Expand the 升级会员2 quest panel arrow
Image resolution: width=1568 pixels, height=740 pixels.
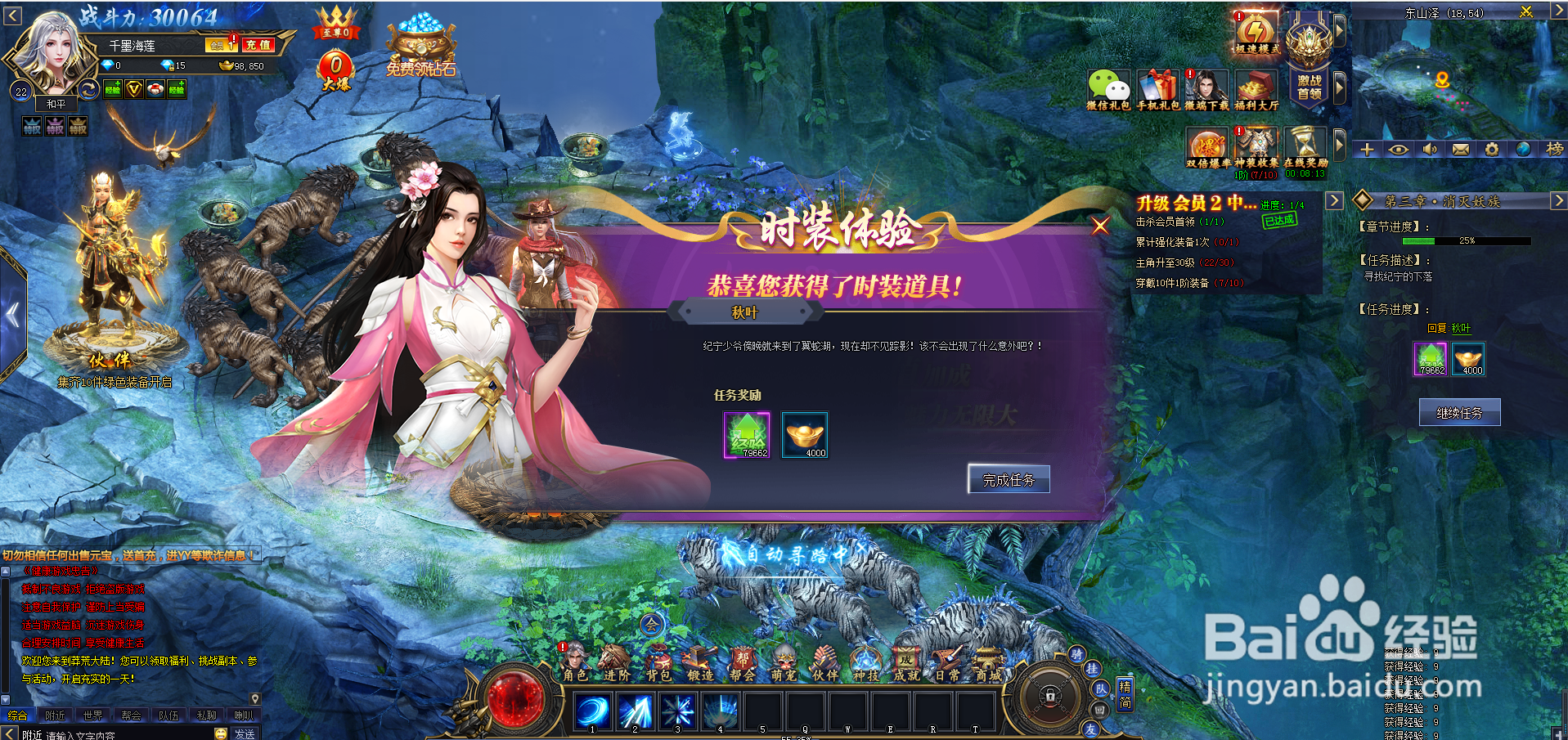pos(1333,200)
